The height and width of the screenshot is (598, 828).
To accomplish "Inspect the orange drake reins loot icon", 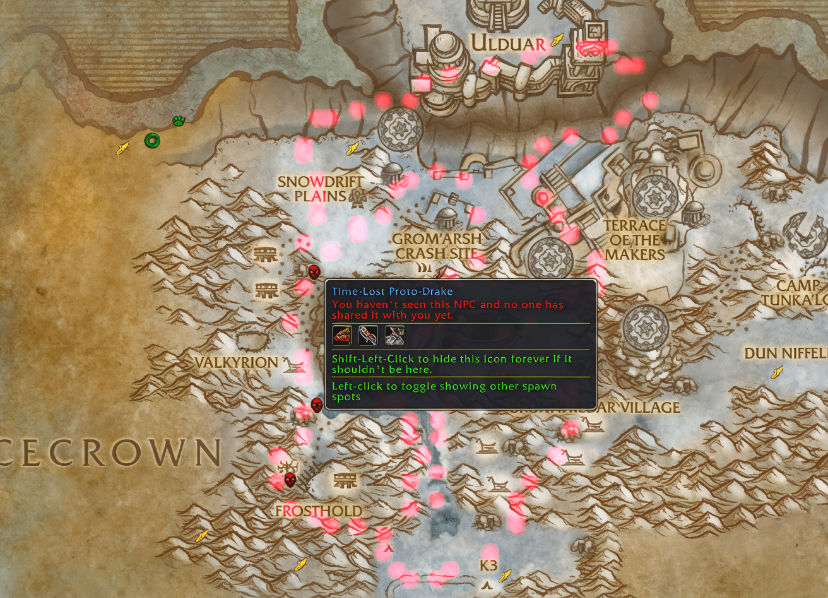I will click(343, 334).
